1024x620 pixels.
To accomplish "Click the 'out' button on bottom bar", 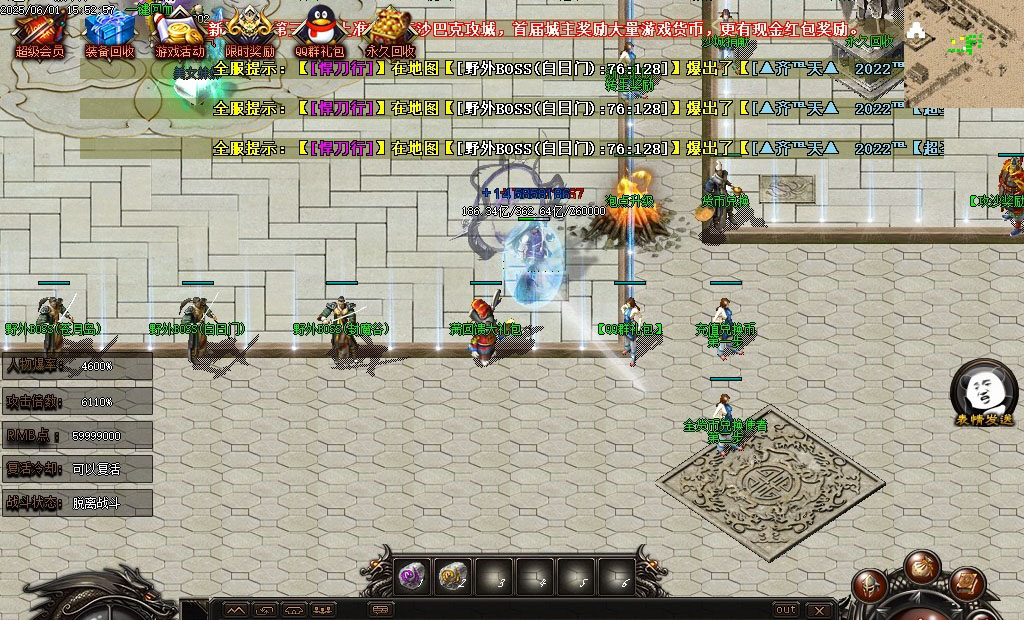I will click(786, 609).
